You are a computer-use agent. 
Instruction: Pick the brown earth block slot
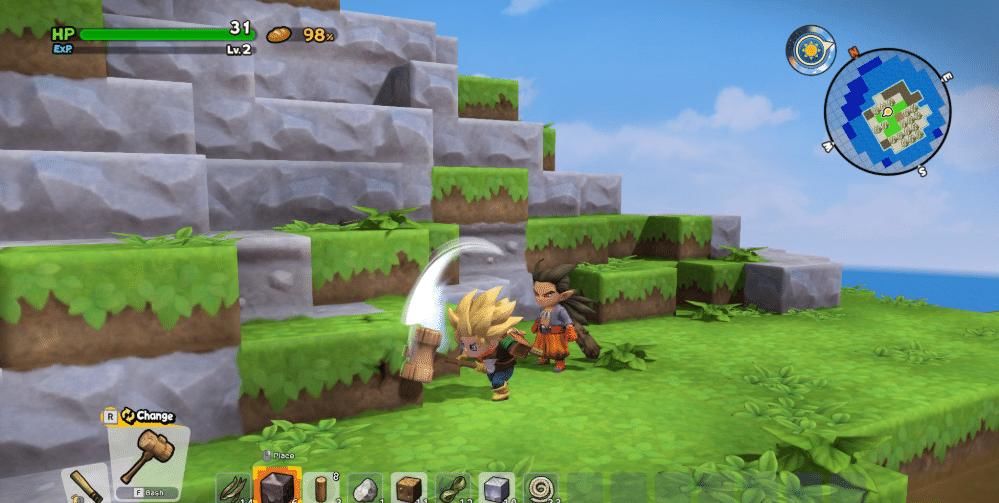[409, 488]
